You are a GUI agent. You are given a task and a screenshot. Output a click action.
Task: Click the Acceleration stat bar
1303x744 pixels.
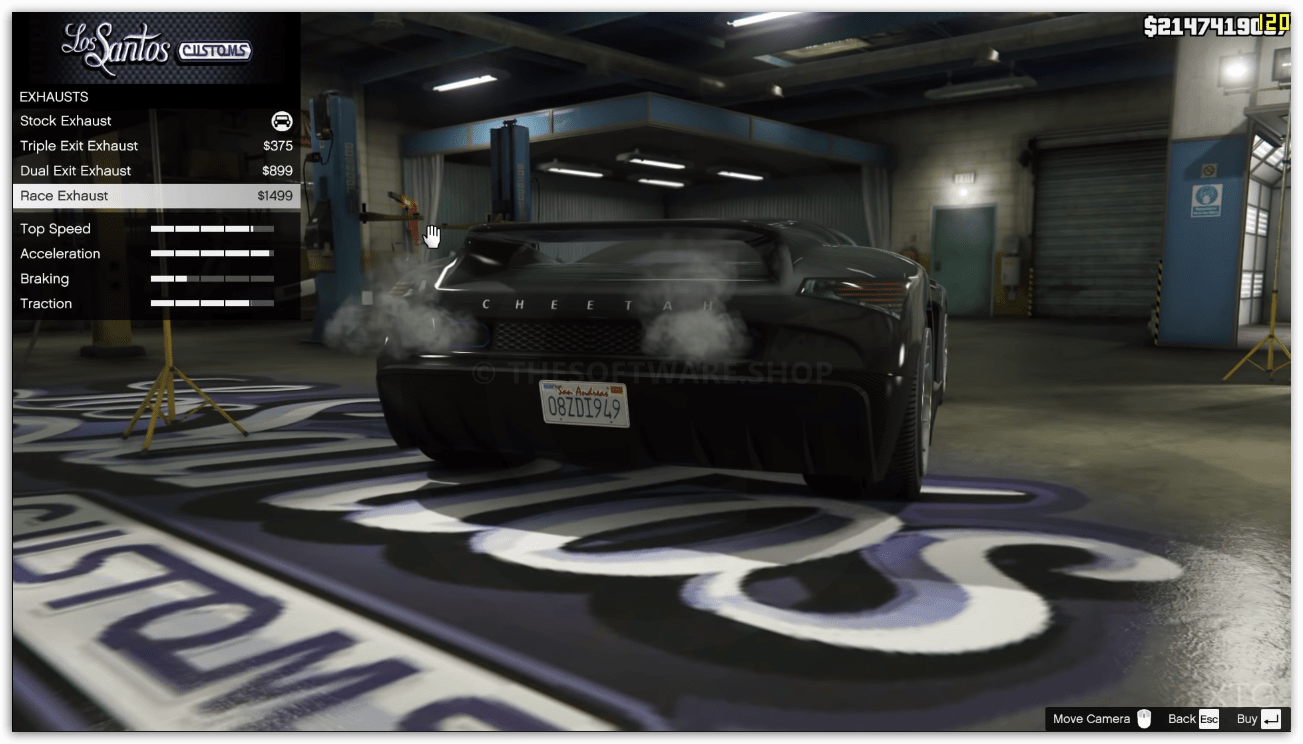(x=211, y=253)
